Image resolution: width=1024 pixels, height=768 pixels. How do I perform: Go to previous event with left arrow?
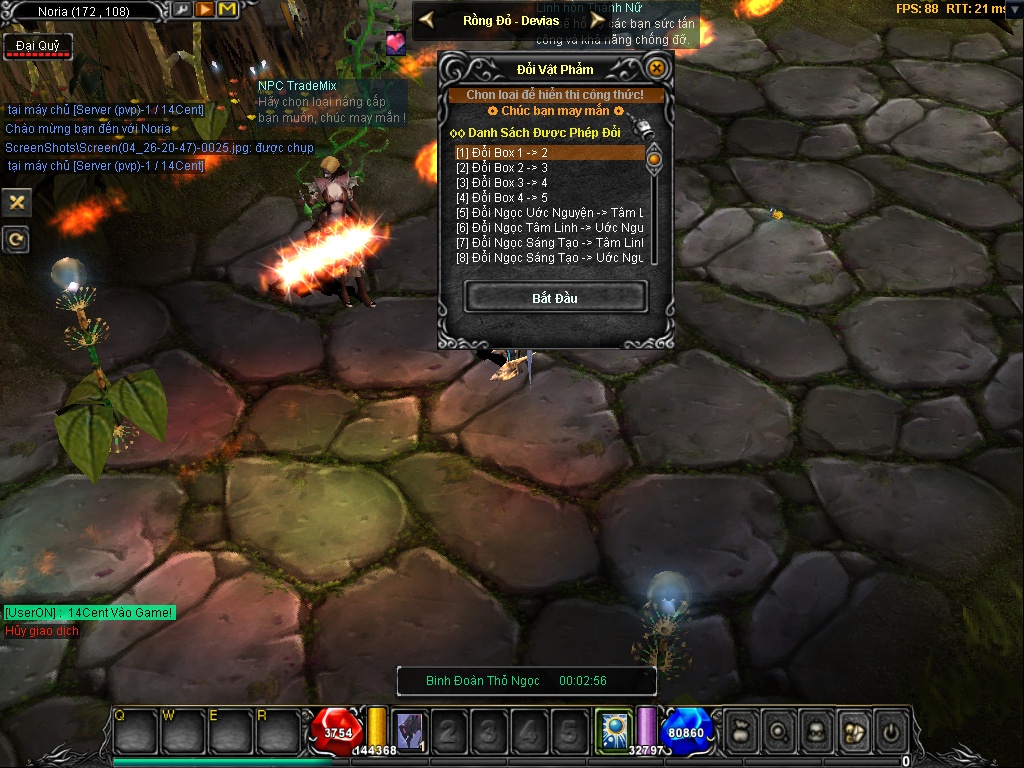click(426, 19)
